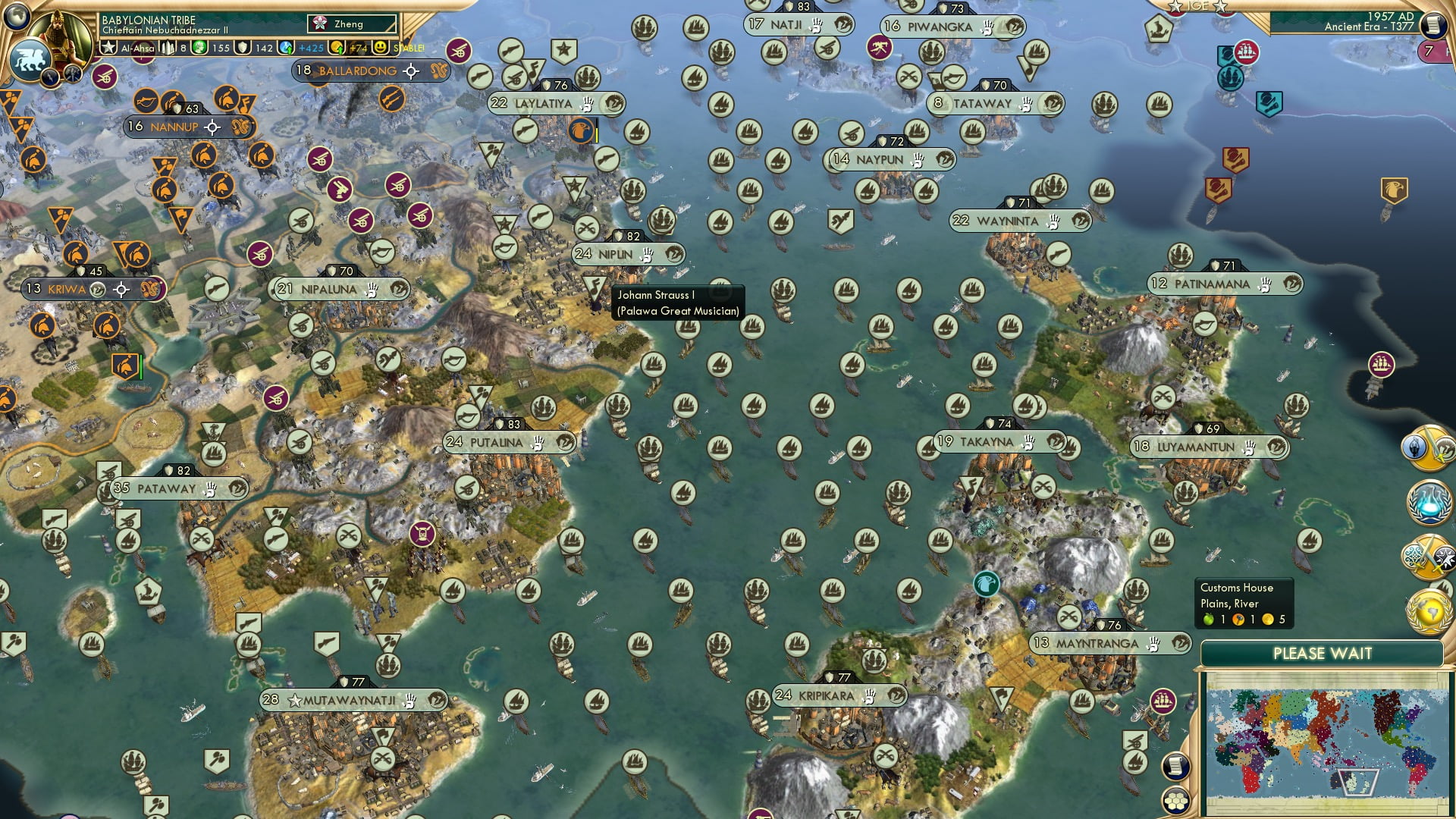
Task: Select the white griffin civilization emblem
Action: click(x=29, y=59)
